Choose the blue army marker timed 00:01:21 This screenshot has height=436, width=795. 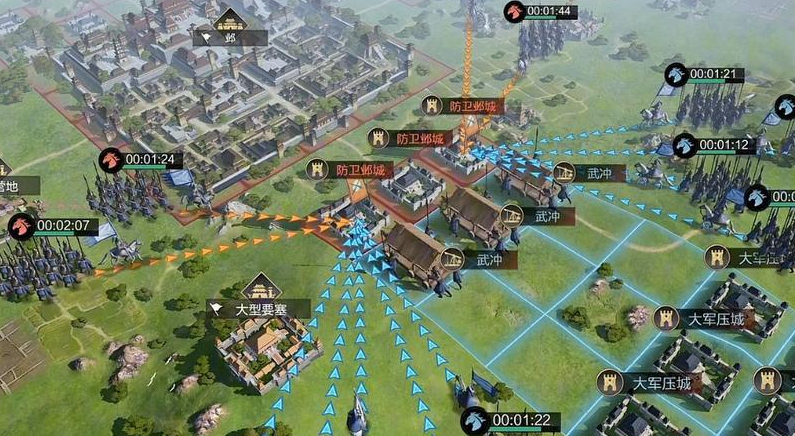coord(677,74)
